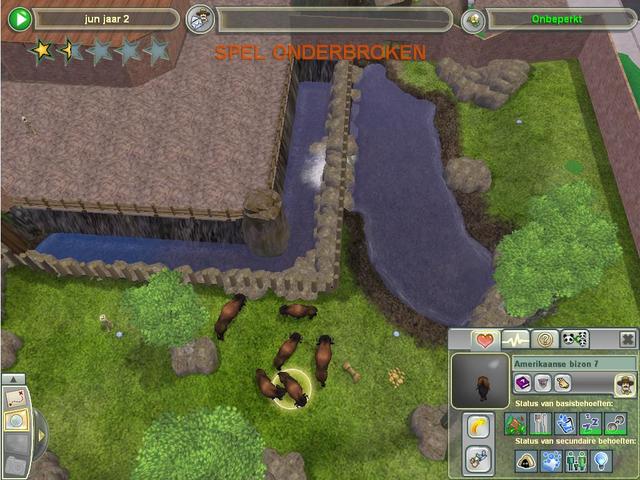The image size is (640, 480).
Task: Select the yellow arrow button
Action: 478,425
